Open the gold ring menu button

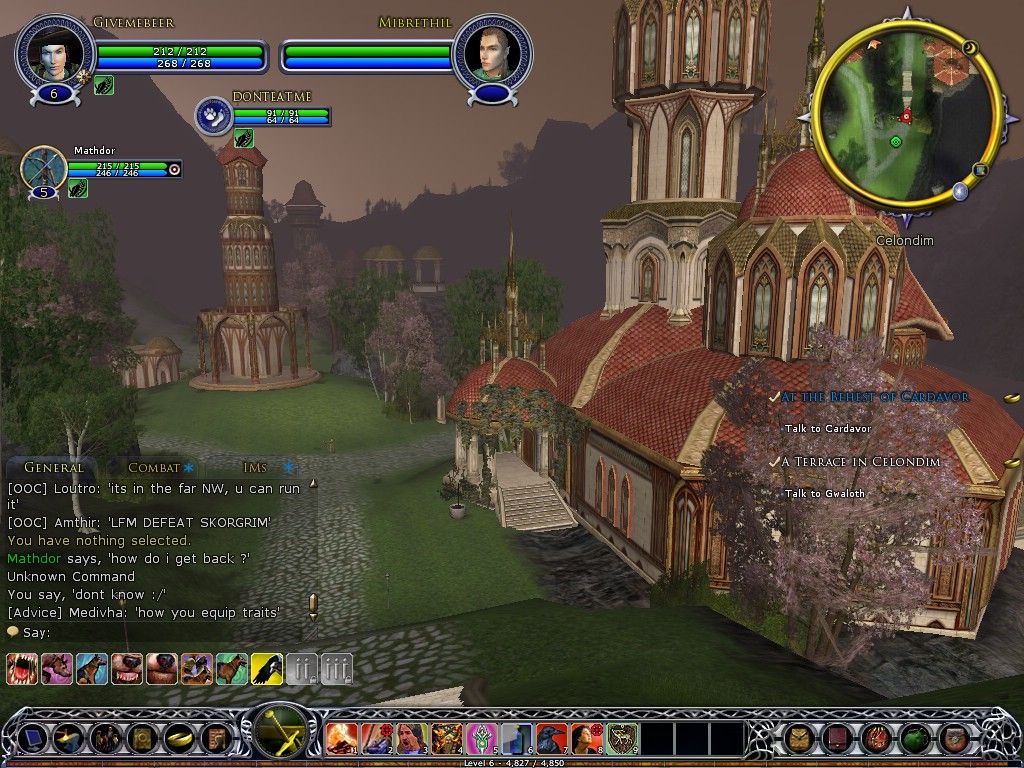click(178, 739)
